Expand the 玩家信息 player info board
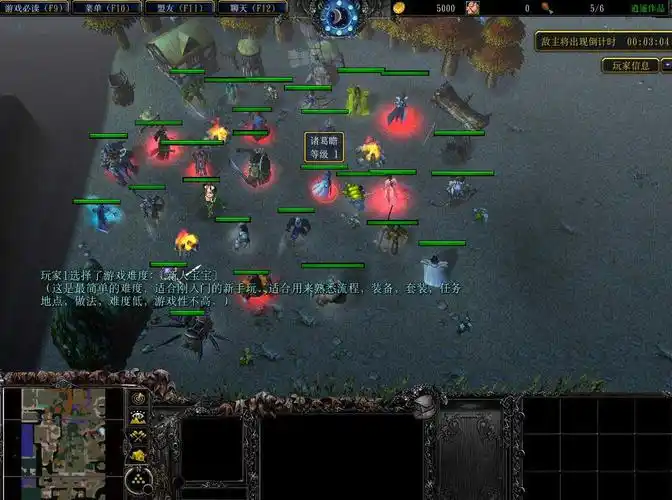The width and height of the screenshot is (672, 500). (x=629, y=66)
